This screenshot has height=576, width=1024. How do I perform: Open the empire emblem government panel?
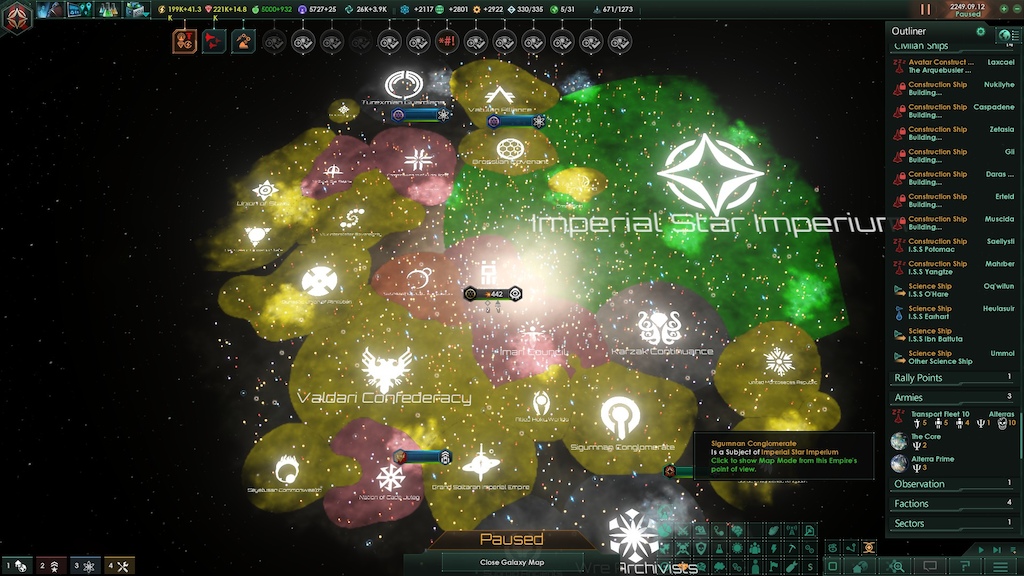[16, 16]
